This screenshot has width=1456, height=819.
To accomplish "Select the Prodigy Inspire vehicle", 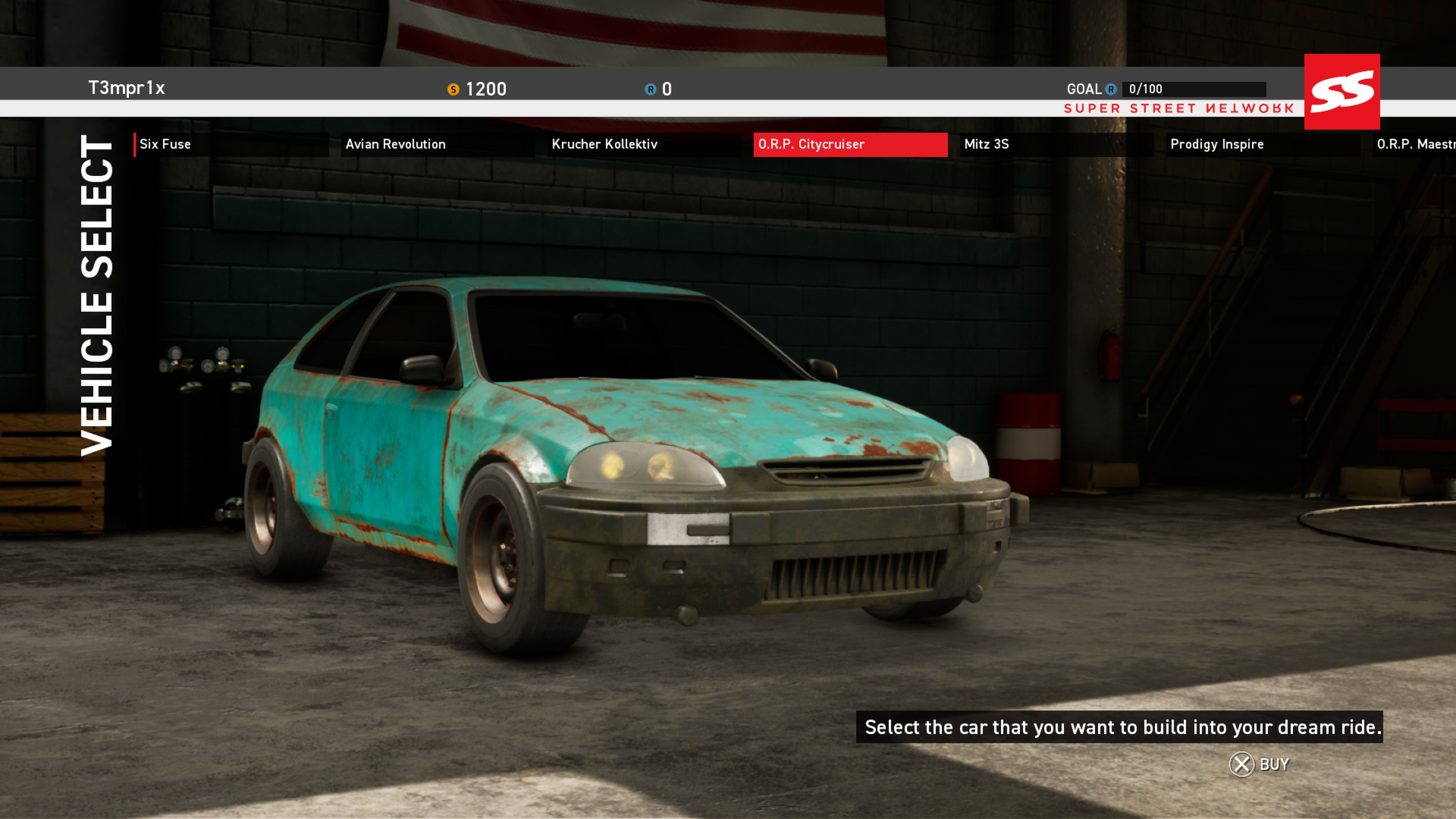I will 1216,144.
